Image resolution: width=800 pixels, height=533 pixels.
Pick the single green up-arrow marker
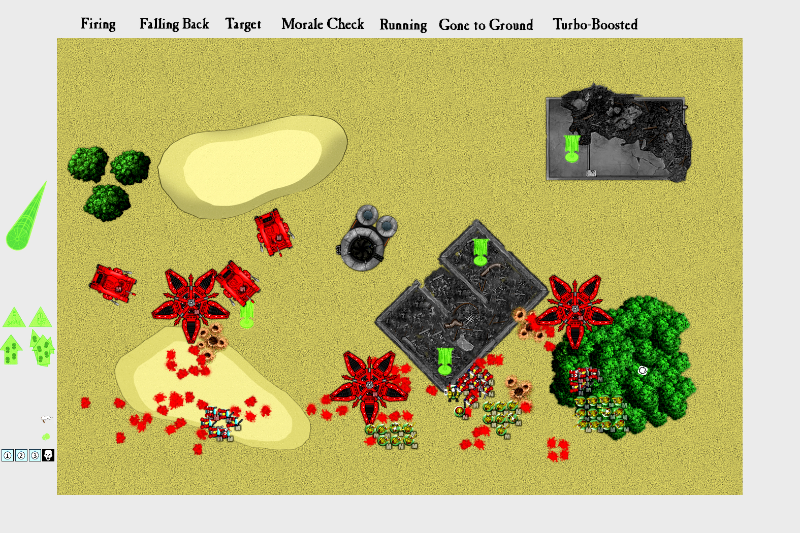point(12,350)
